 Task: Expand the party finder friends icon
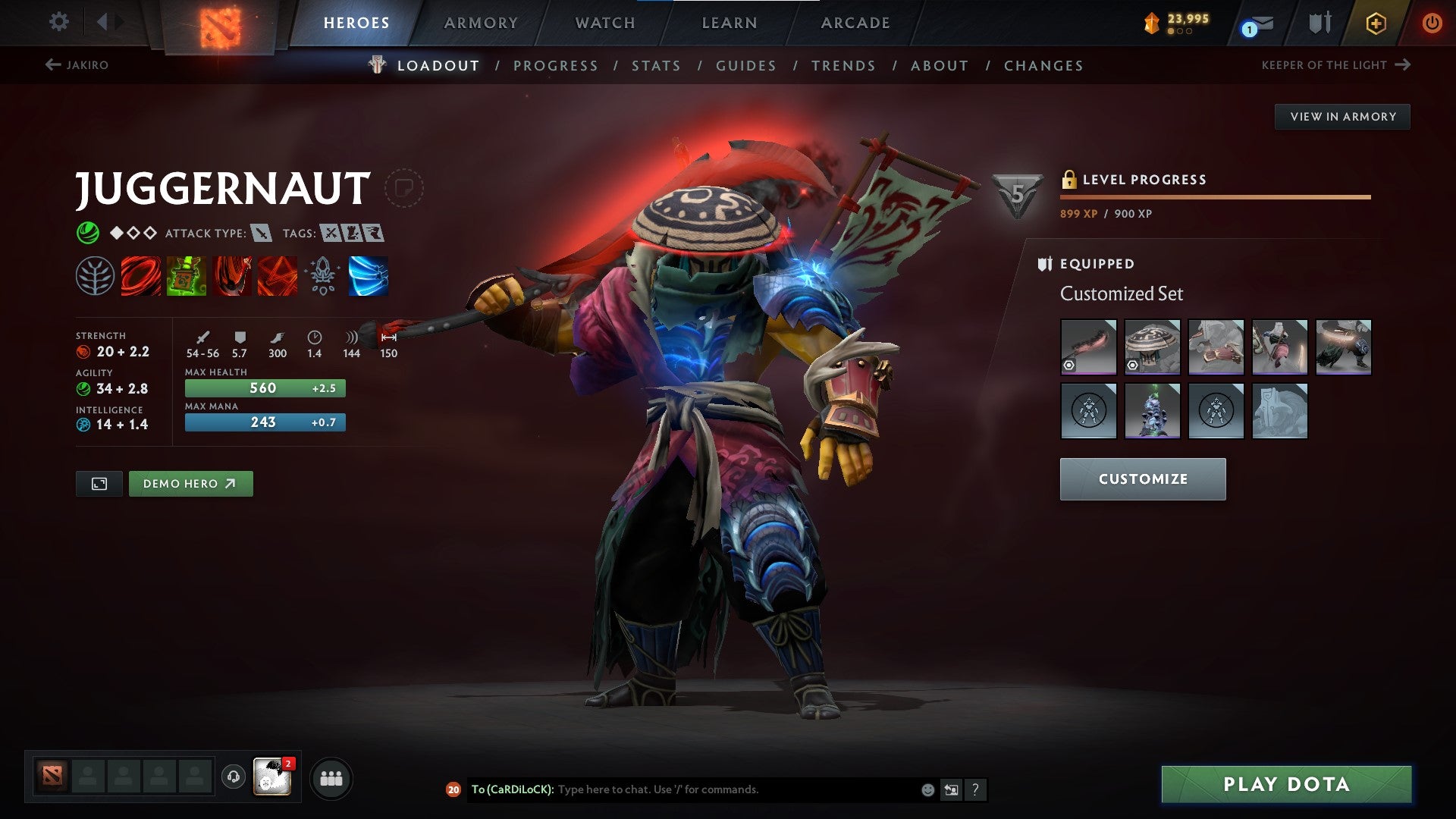[x=331, y=778]
